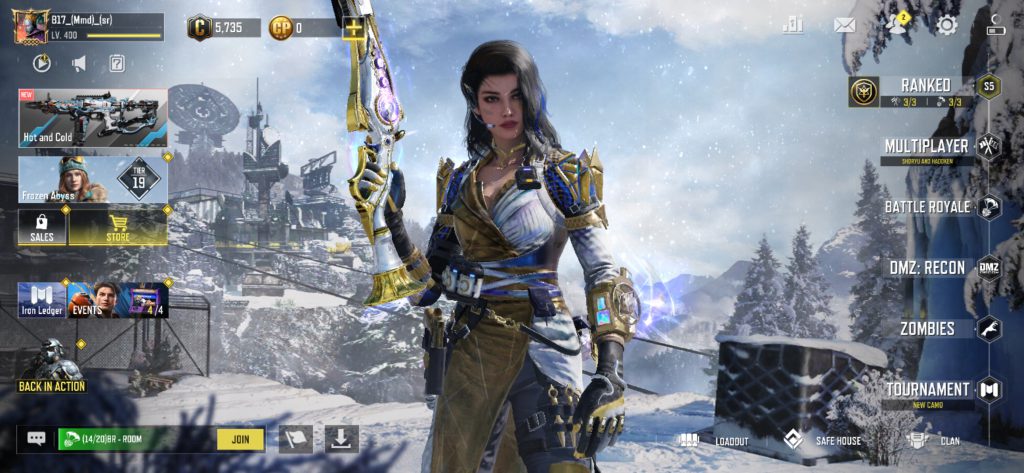View the leaderboard podium icon
The image size is (1024, 473).
tap(793, 26)
